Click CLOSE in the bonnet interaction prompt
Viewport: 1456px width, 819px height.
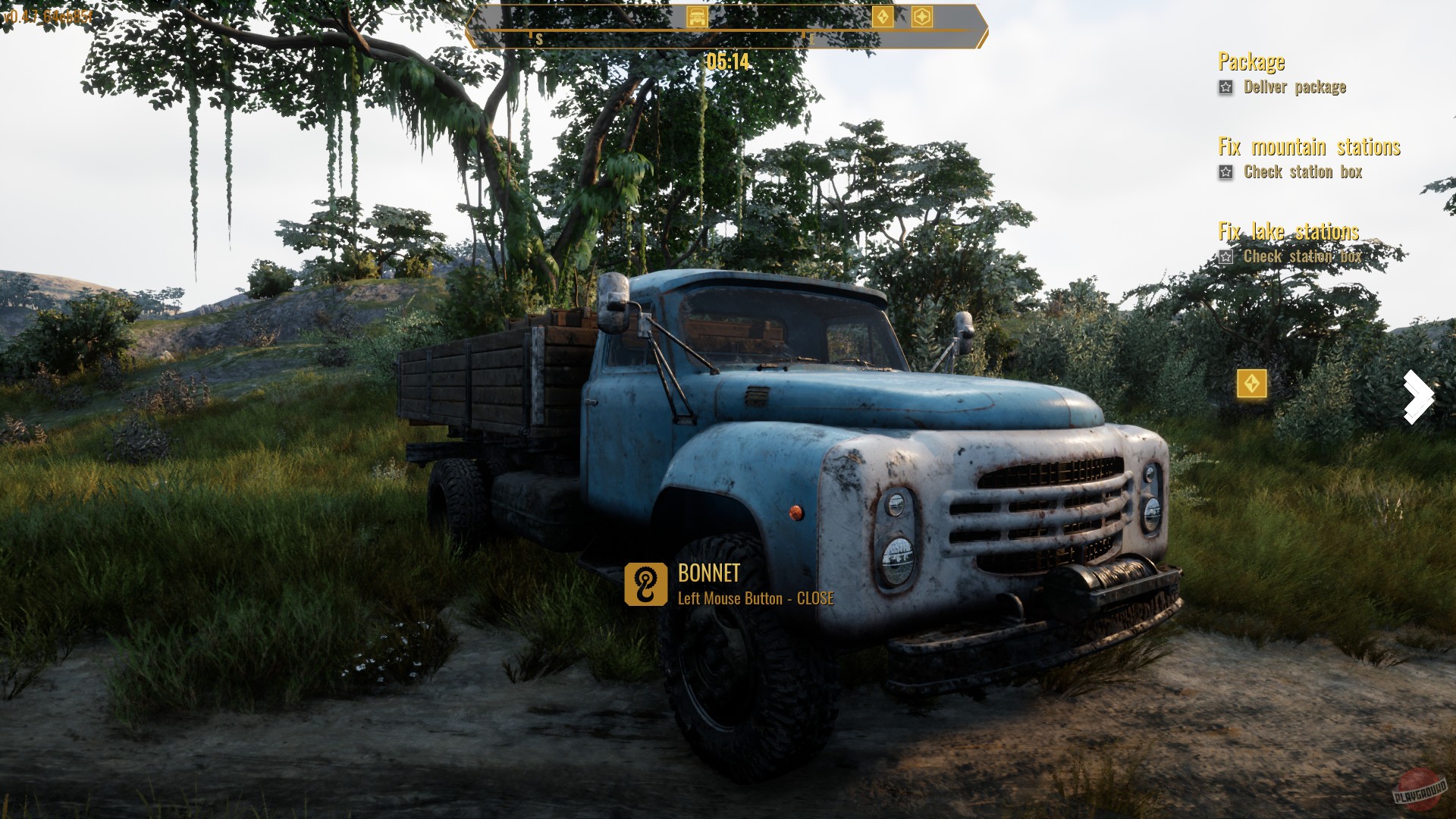tap(814, 598)
